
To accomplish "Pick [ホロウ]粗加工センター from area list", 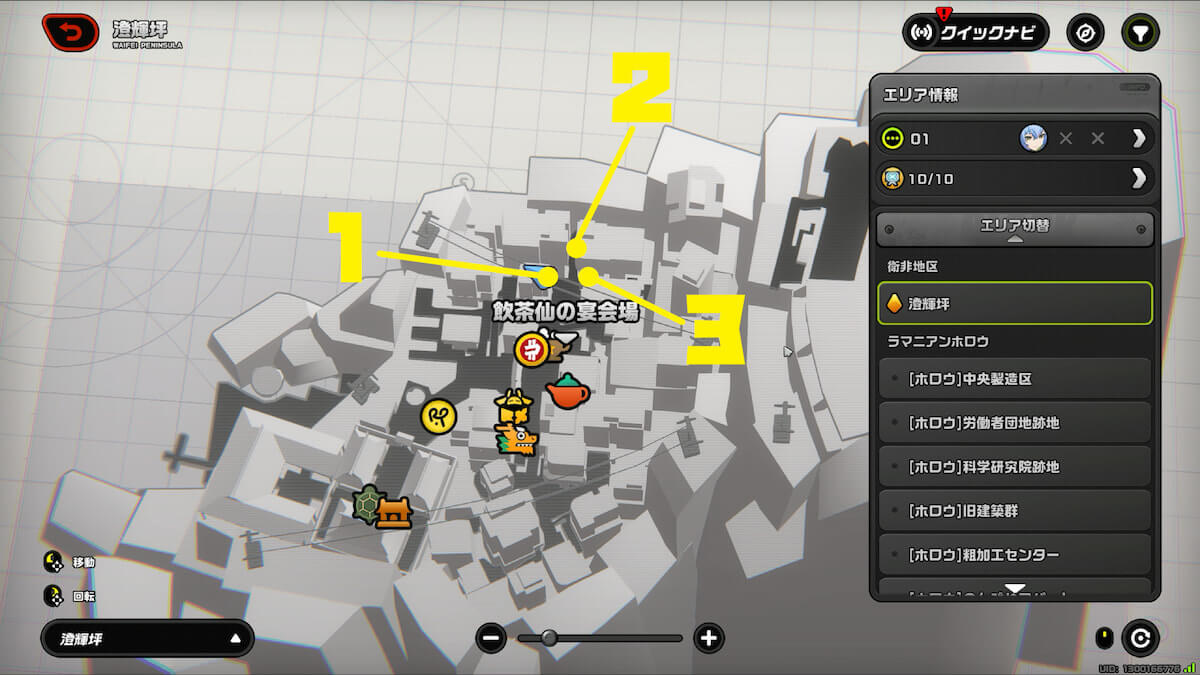I will pos(1014,555).
